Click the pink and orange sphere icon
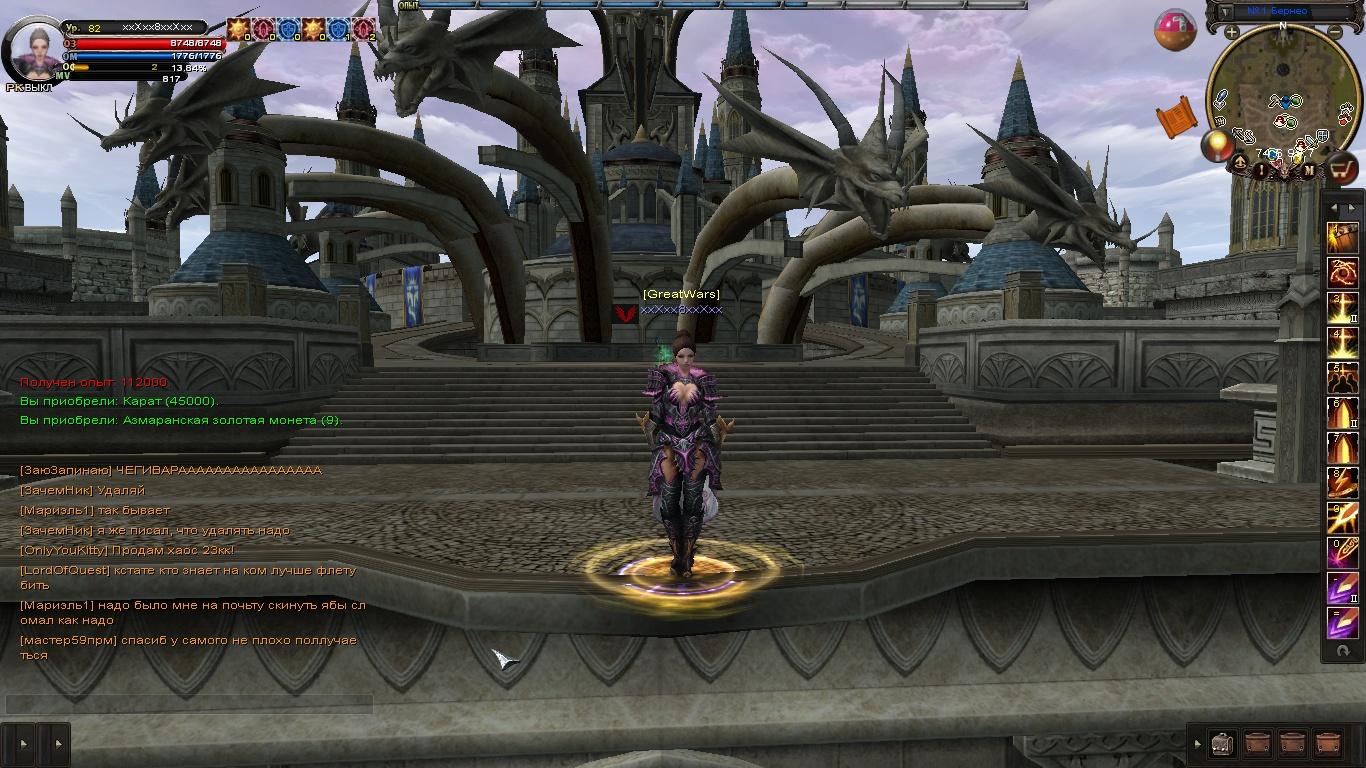Screen dimensions: 1366x768 pyautogui.click(x=1175, y=30)
